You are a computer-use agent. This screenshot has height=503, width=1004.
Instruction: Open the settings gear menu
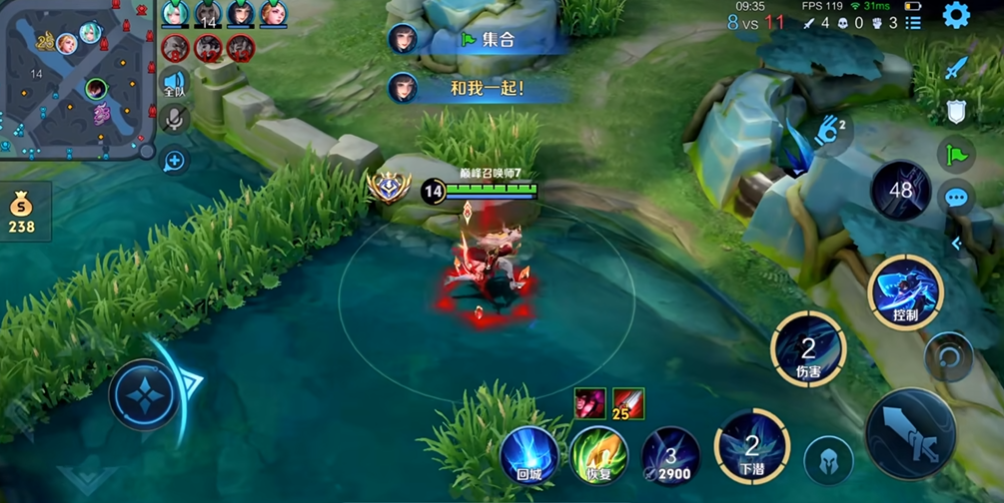point(956,15)
